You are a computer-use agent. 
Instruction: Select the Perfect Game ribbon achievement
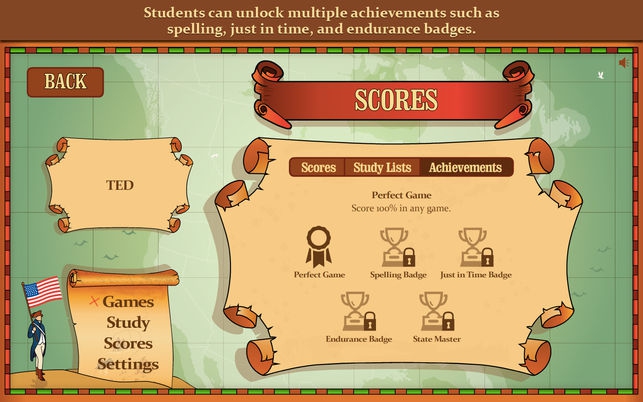tap(319, 246)
